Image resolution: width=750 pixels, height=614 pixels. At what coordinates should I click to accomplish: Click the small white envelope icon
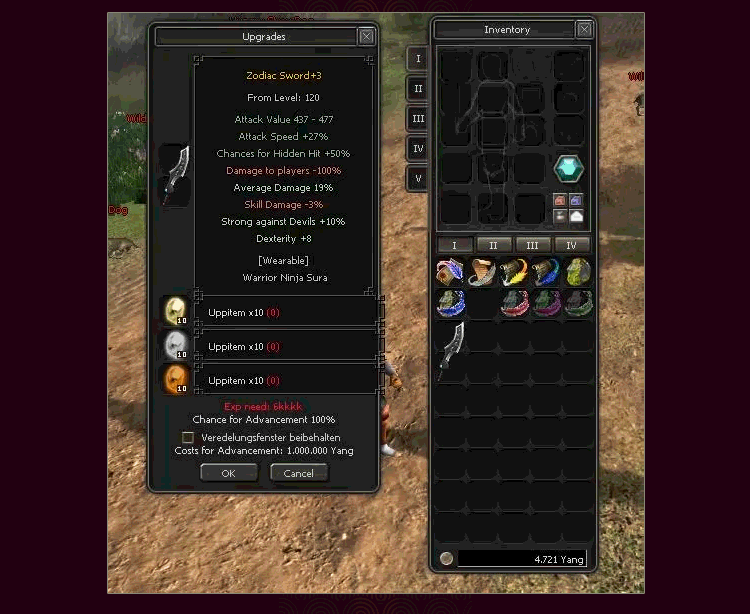(x=576, y=216)
